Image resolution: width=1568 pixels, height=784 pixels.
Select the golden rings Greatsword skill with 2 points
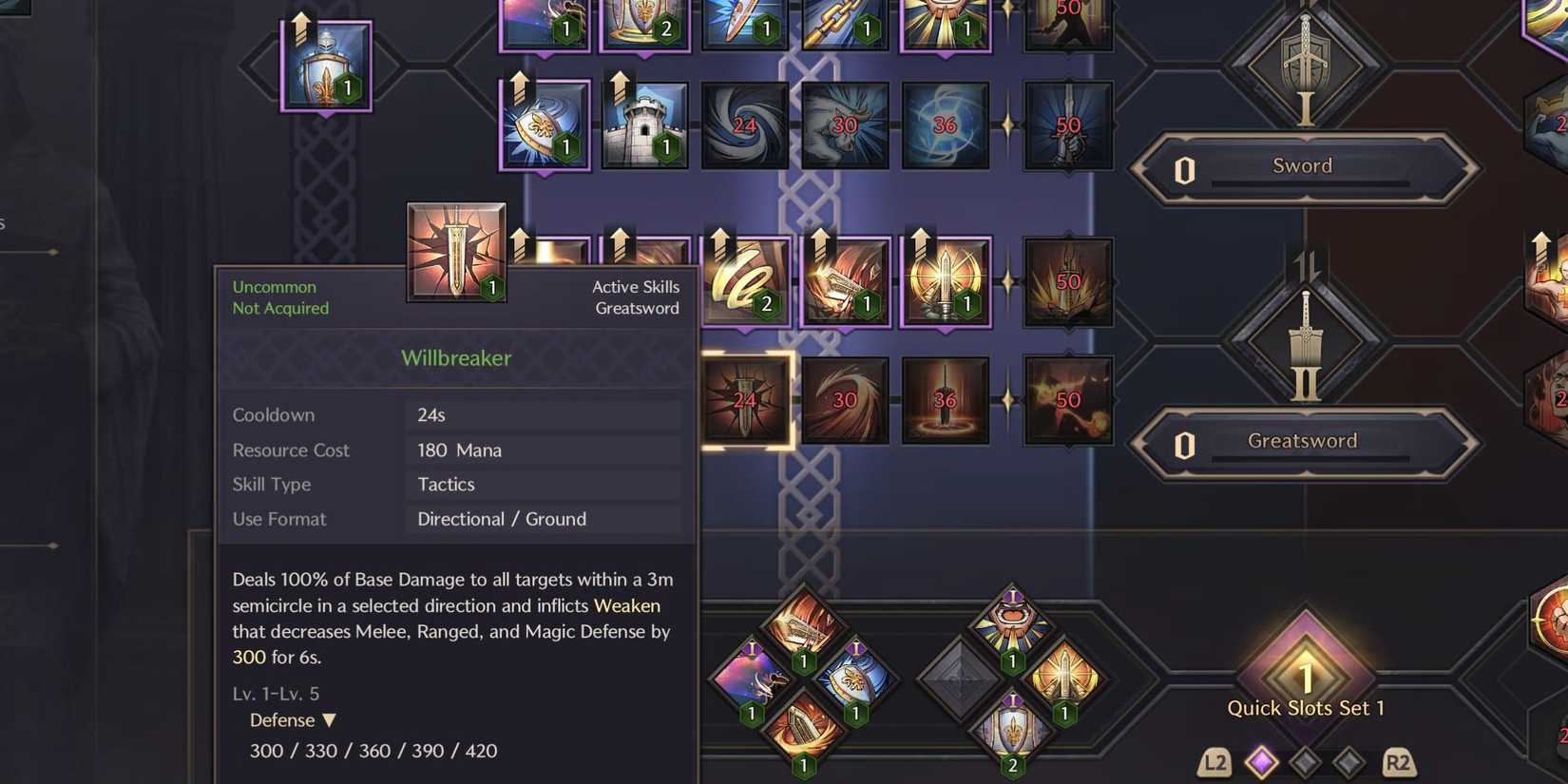coord(746,282)
